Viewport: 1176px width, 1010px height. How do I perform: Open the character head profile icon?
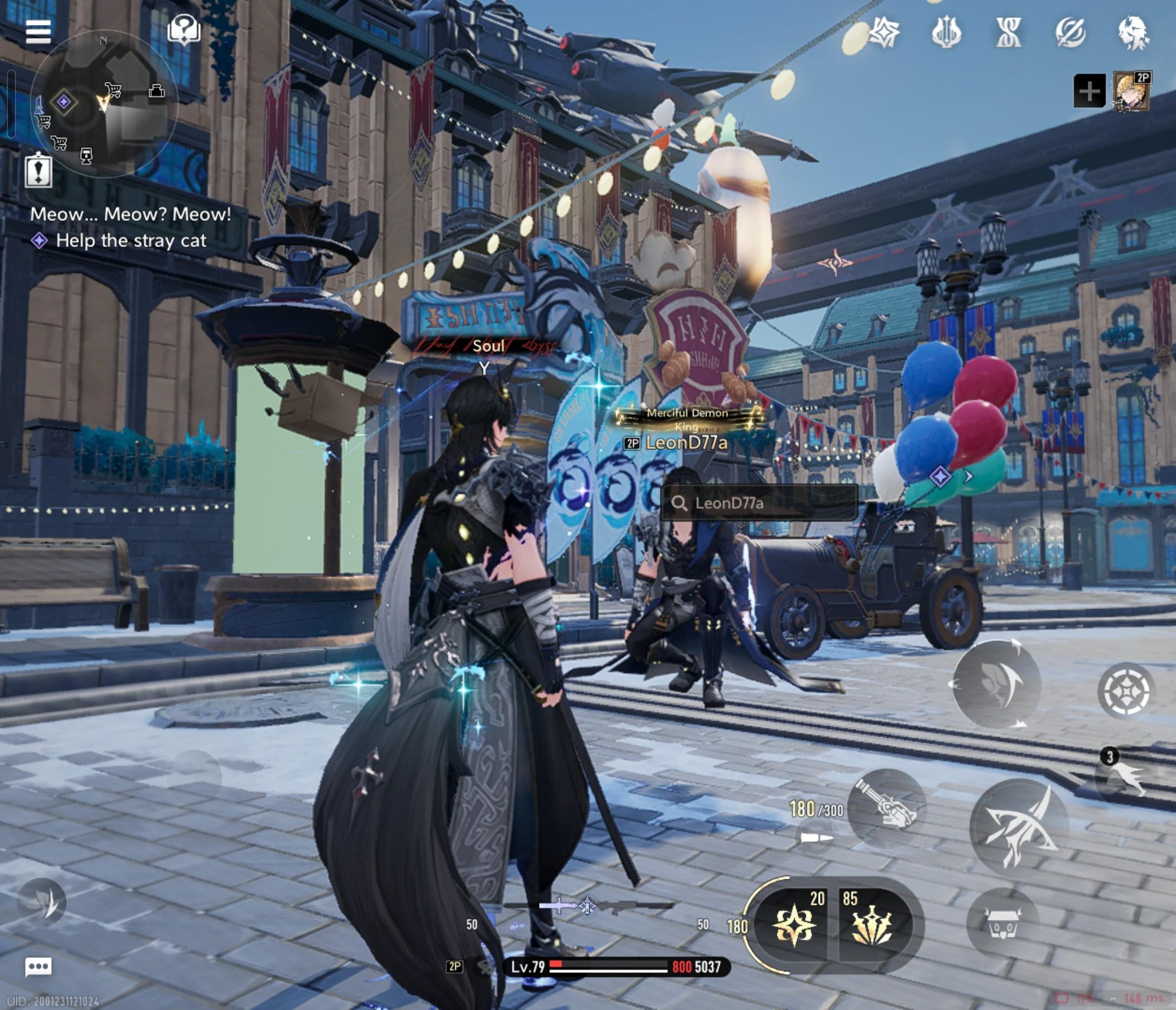tap(1133, 32)
